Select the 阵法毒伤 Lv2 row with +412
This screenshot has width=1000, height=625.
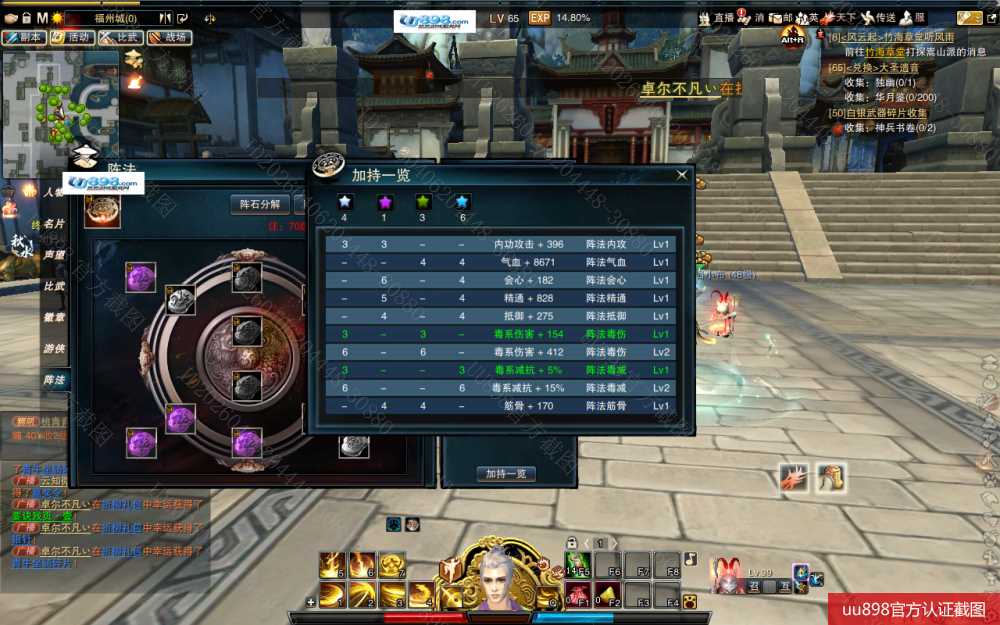500,352
